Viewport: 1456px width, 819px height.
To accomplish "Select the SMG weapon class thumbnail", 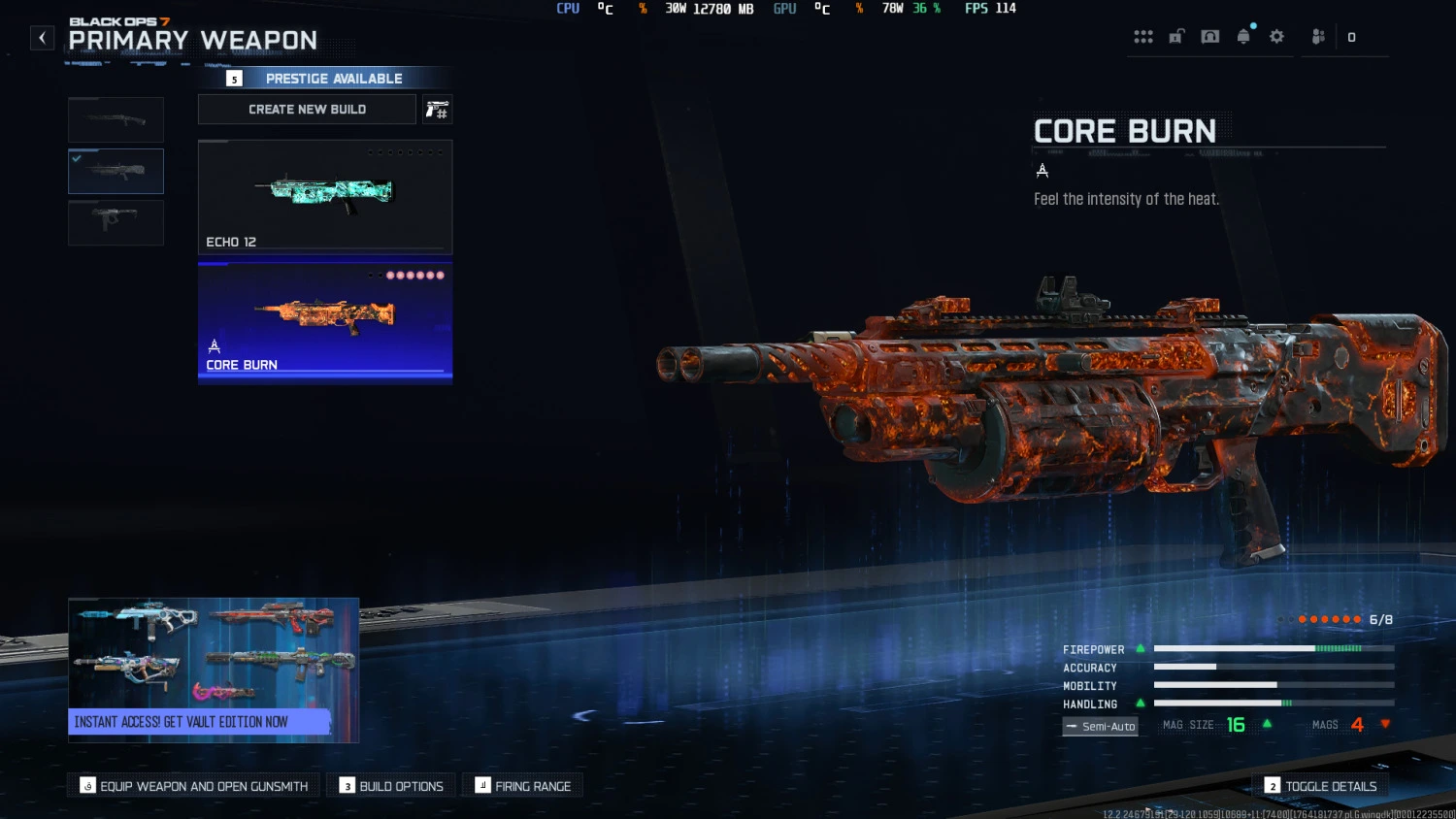I will (116, 222).
